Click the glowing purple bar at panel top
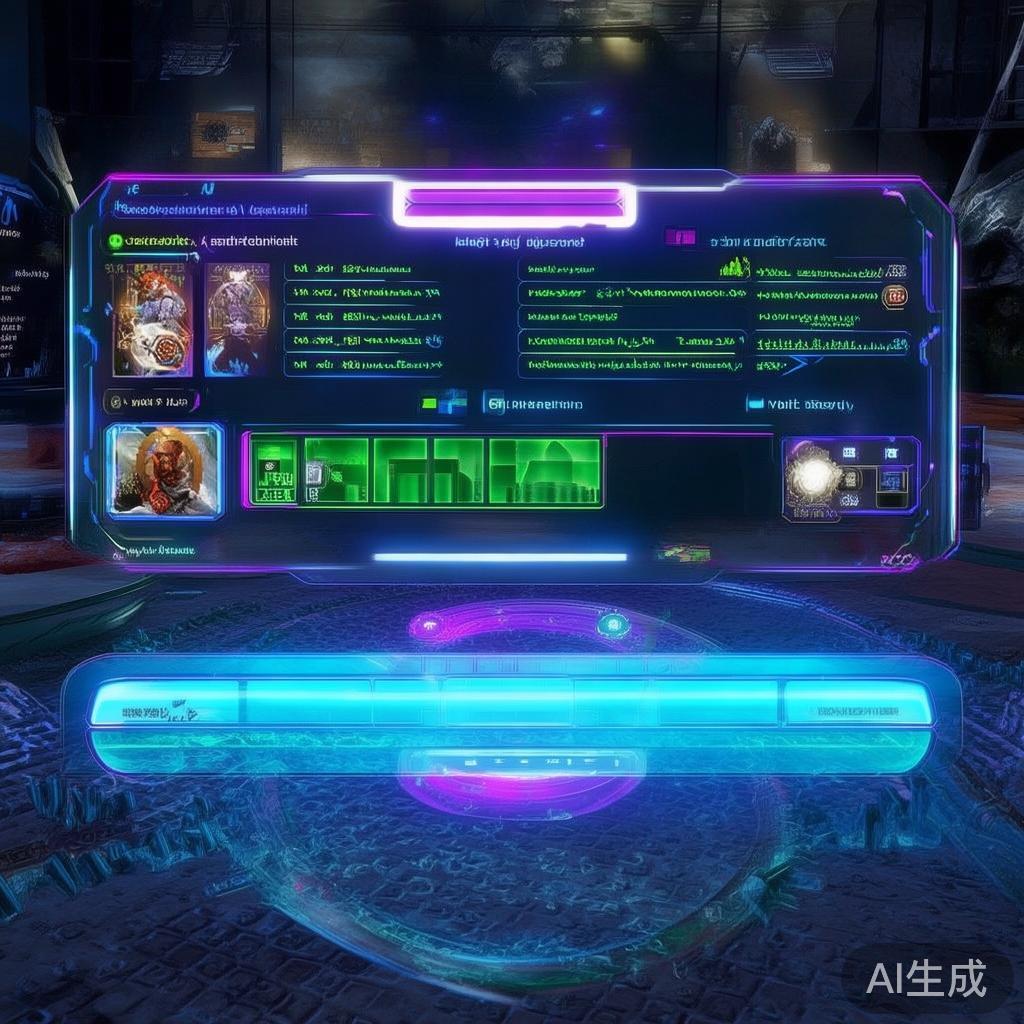Screen dimensions: 1024x1024 point(515,203)
